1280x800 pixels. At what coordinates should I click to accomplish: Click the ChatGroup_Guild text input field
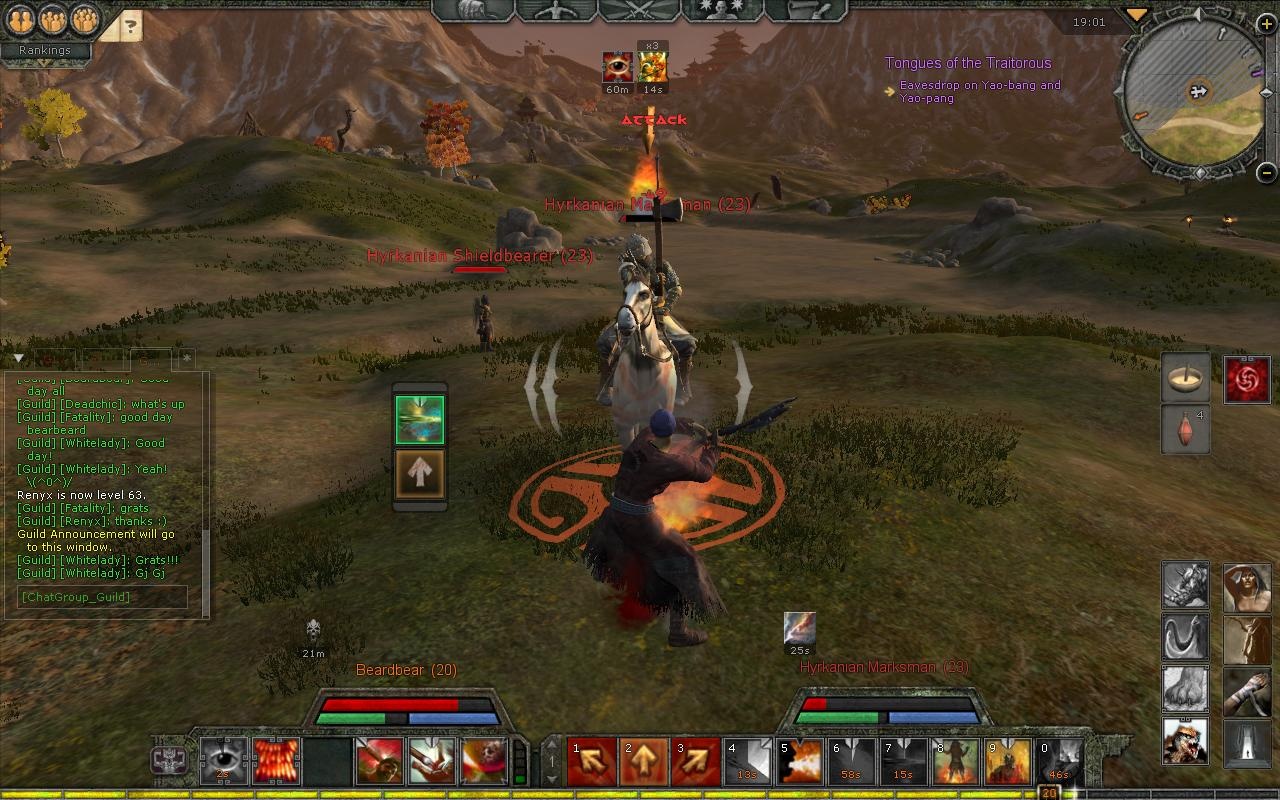point(101,597)
